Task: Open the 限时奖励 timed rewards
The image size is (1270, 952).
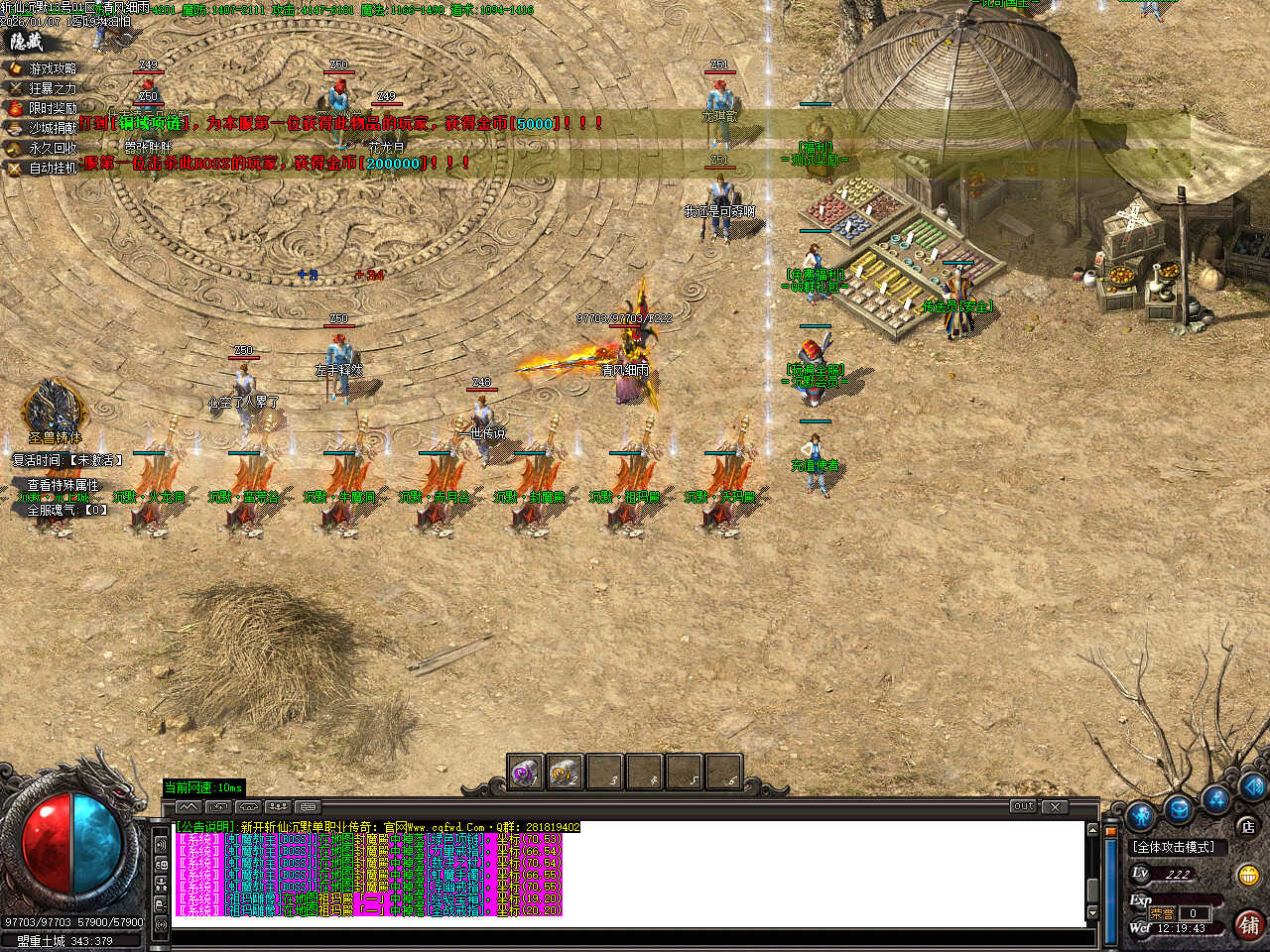Action: 52,108
